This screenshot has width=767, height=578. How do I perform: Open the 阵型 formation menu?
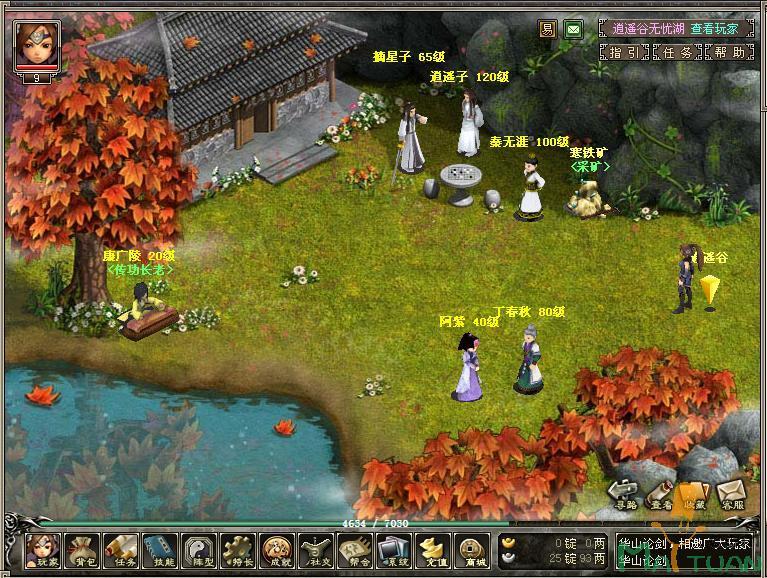[x=198, y=550]
